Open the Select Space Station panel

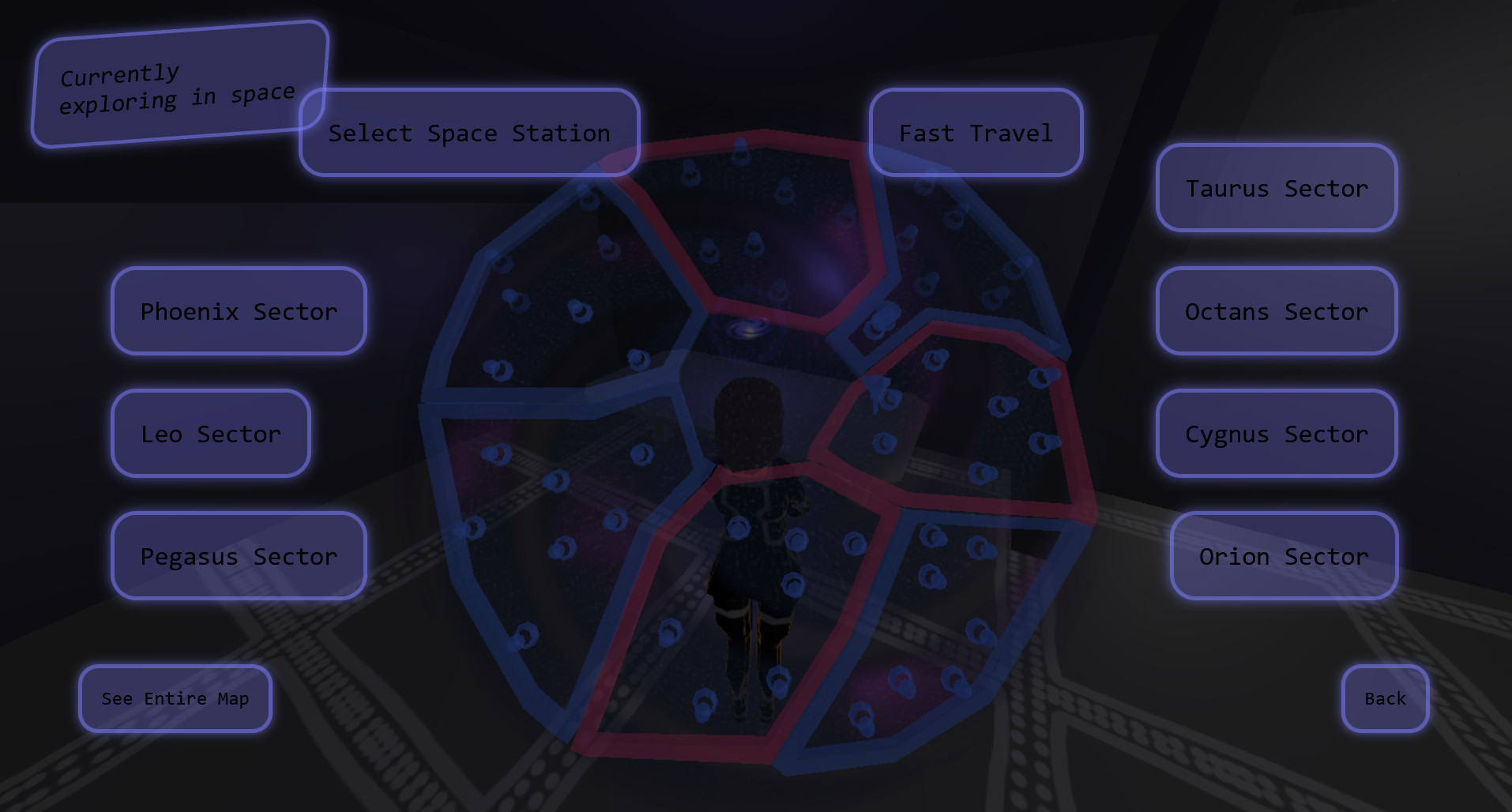pyautogui.click(x=470, y=133)
